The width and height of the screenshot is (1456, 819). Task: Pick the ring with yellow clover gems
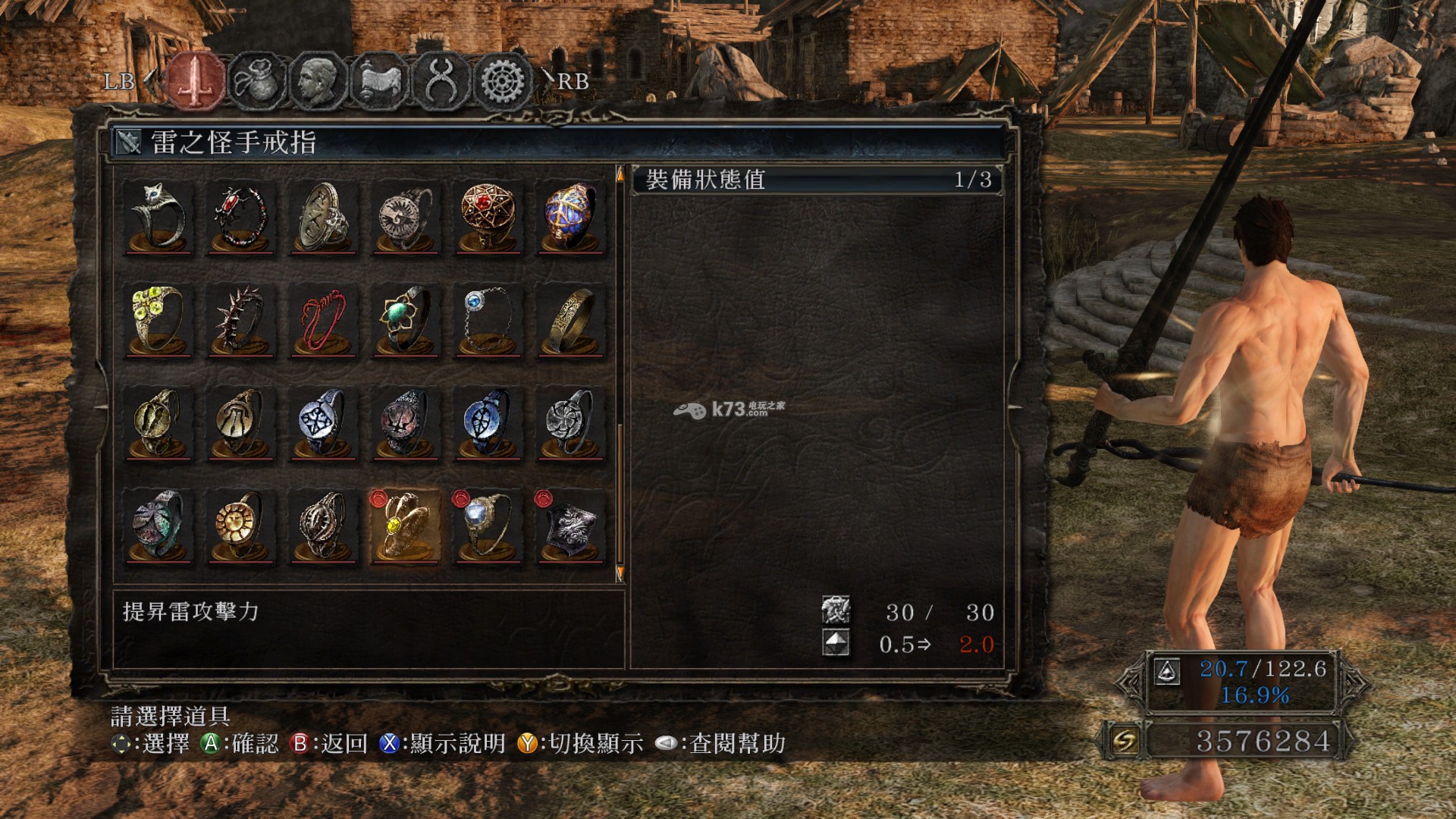click(158, 320)
